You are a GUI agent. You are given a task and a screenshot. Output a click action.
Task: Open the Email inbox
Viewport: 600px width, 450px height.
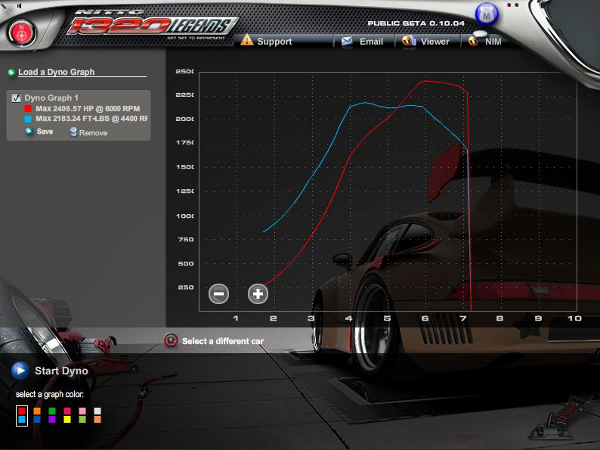click(363, 42)
